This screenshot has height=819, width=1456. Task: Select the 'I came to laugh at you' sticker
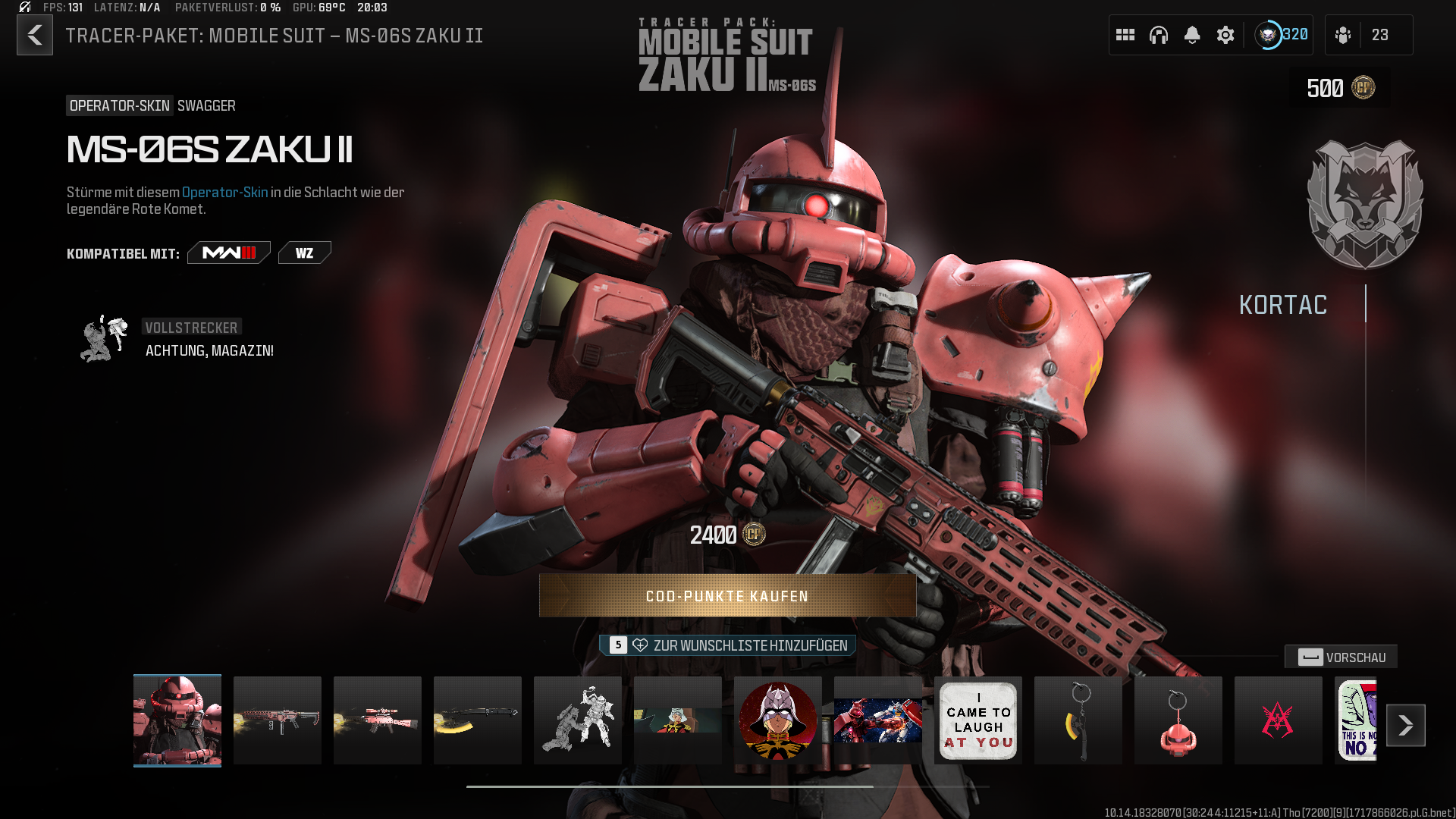[x=978, y=720]
